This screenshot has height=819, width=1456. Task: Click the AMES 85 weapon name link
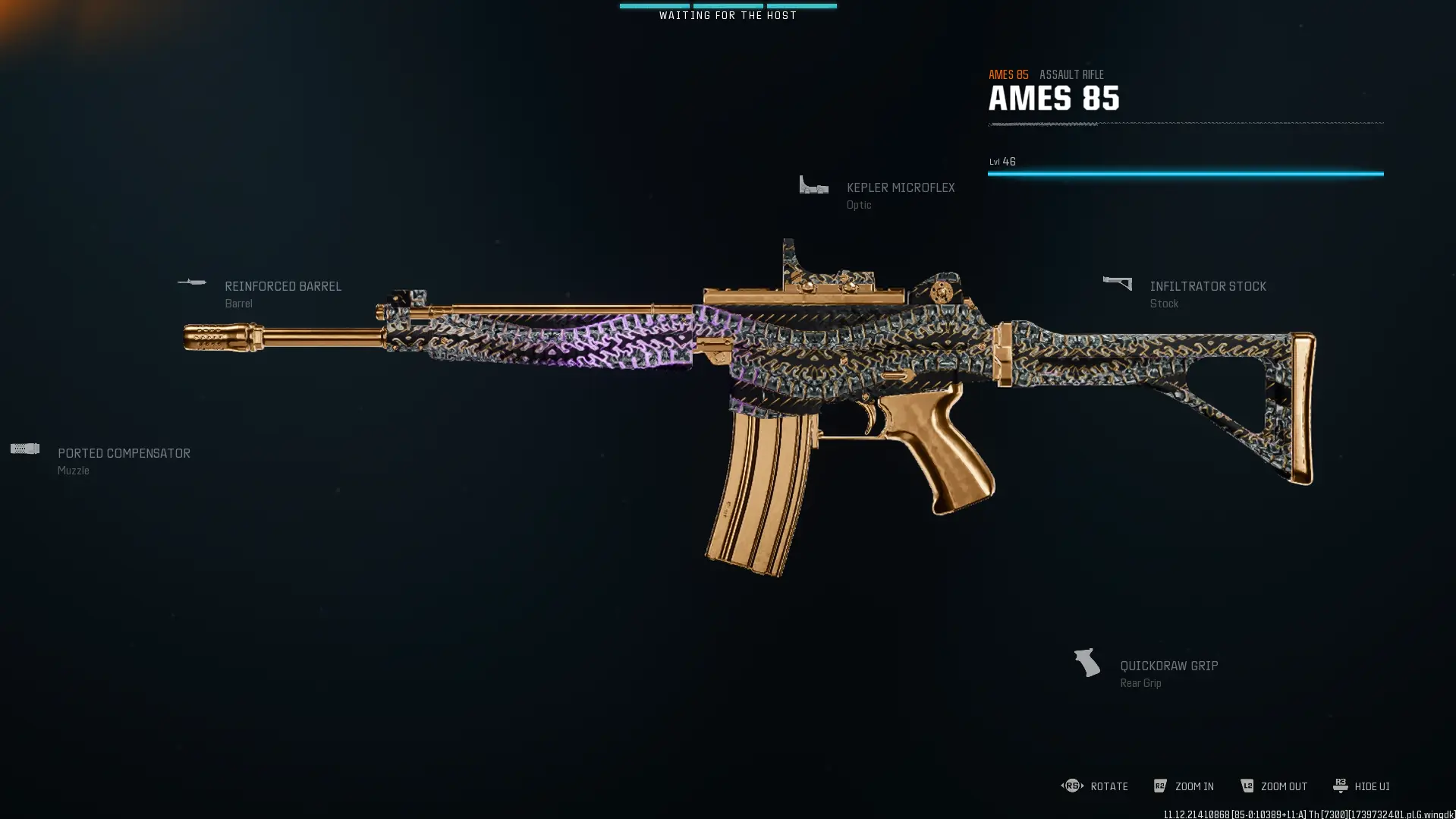(1054, 97)
